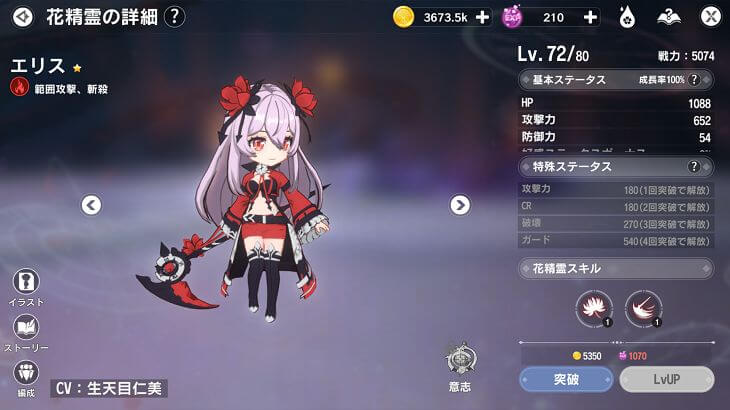Tap the 突破 breakthrough button
This screenshot has height=410, width=730.
[x=565, y=379]
